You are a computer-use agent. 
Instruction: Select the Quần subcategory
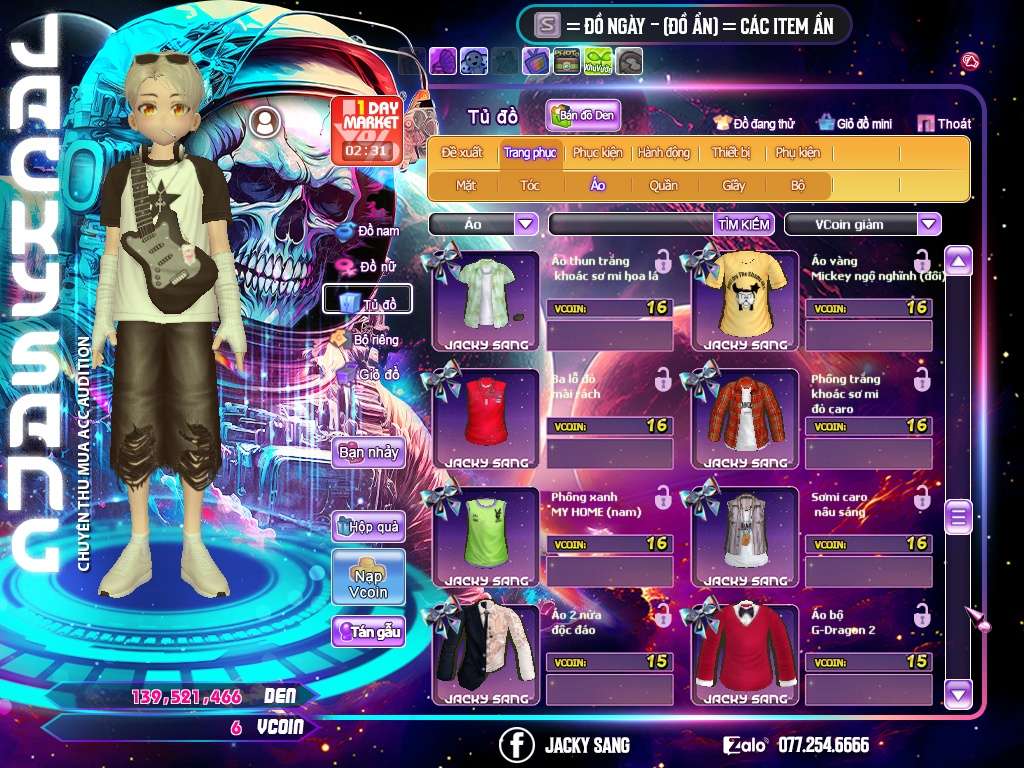pyautogui.click(x=663, y=185)
